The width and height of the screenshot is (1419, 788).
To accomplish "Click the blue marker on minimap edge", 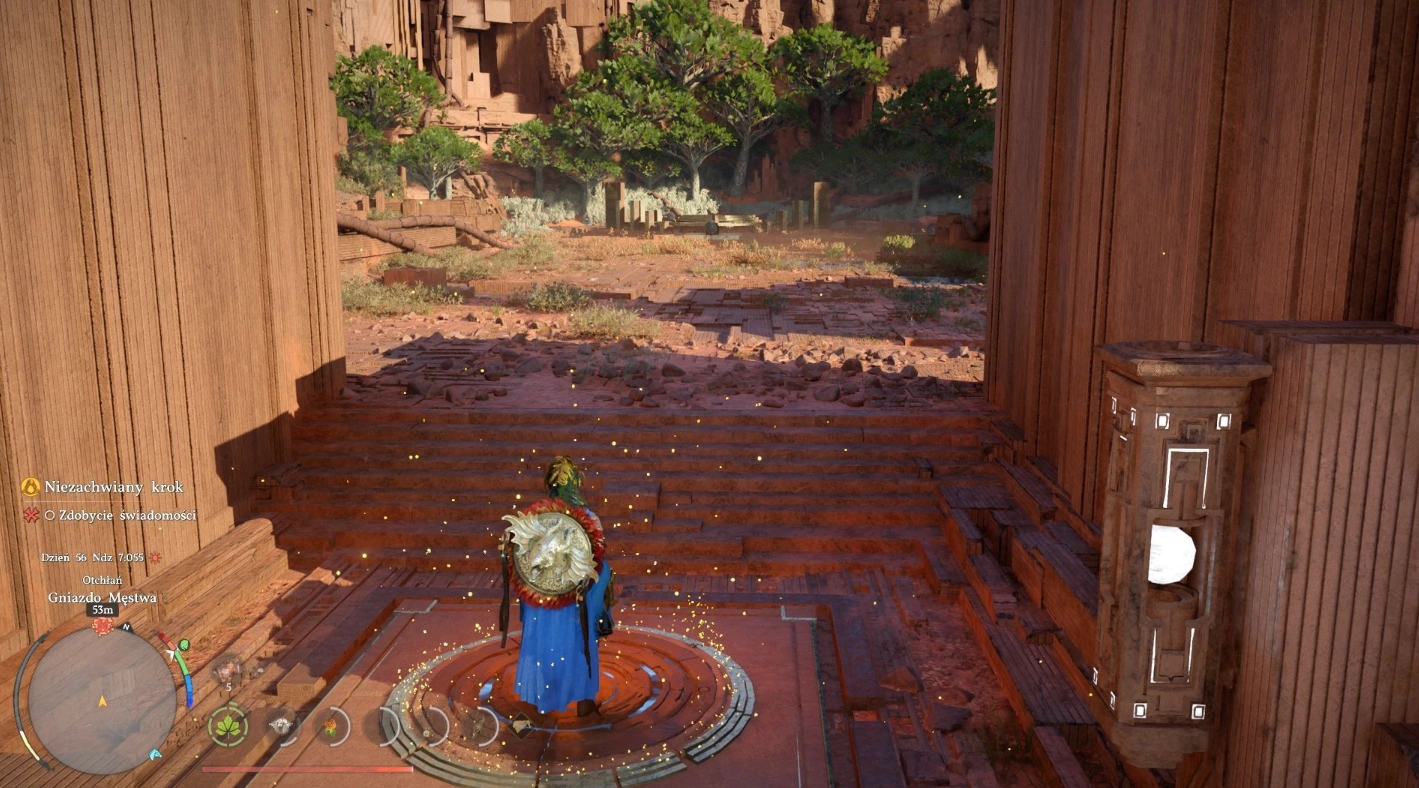I will (x=155, y=754).
